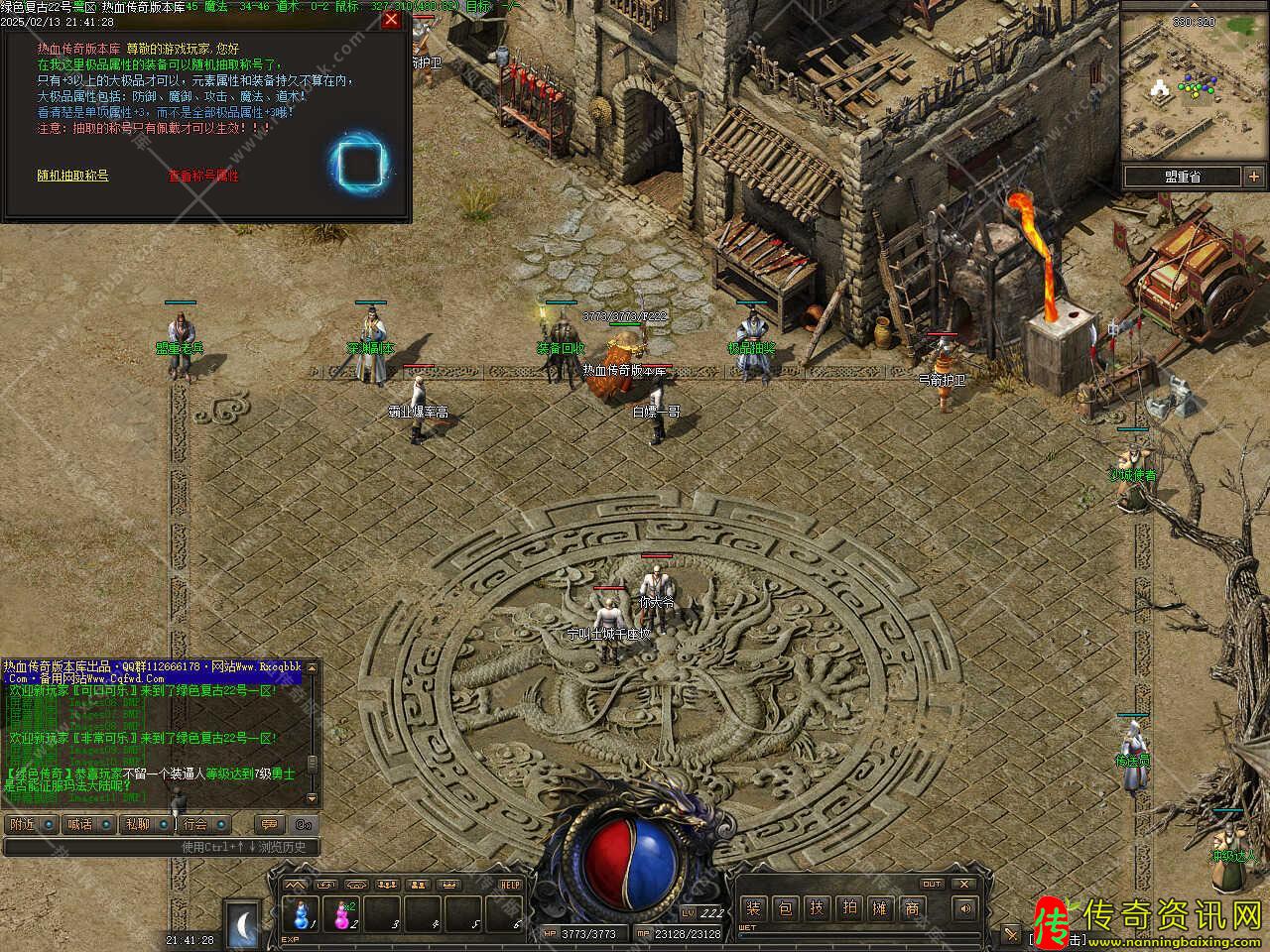Open the HELP button
The image size is (1270, 952).
tap(510, 885)
